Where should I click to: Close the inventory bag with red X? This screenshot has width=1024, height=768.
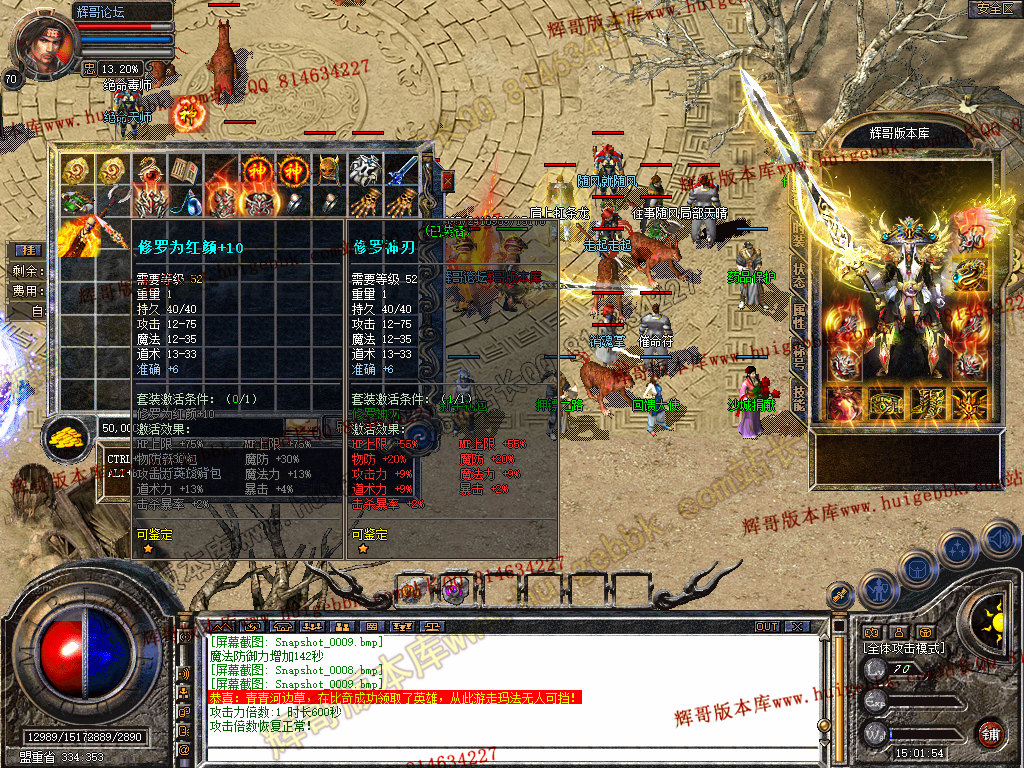447,181
